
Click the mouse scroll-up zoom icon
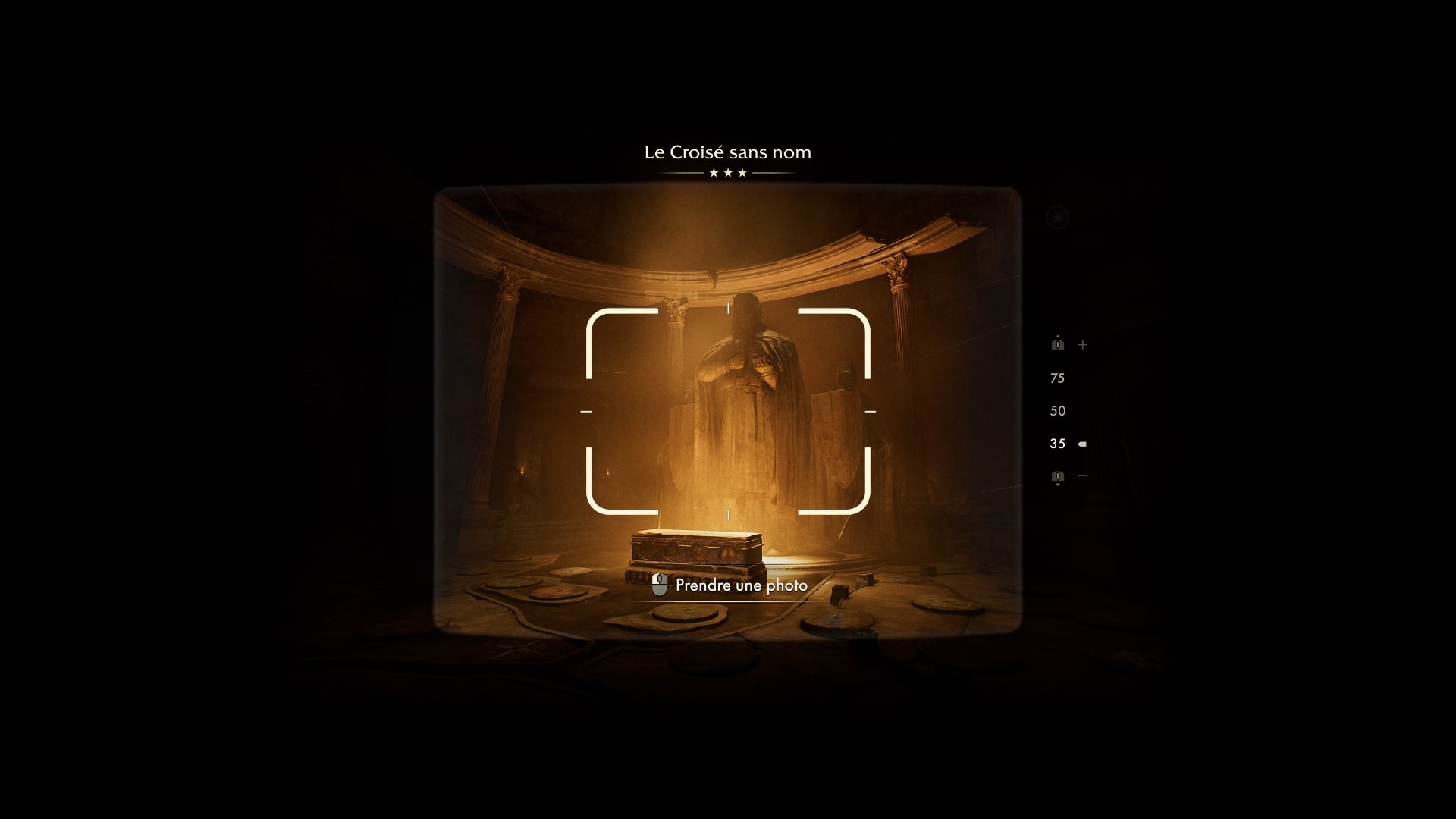[1058, 344]
